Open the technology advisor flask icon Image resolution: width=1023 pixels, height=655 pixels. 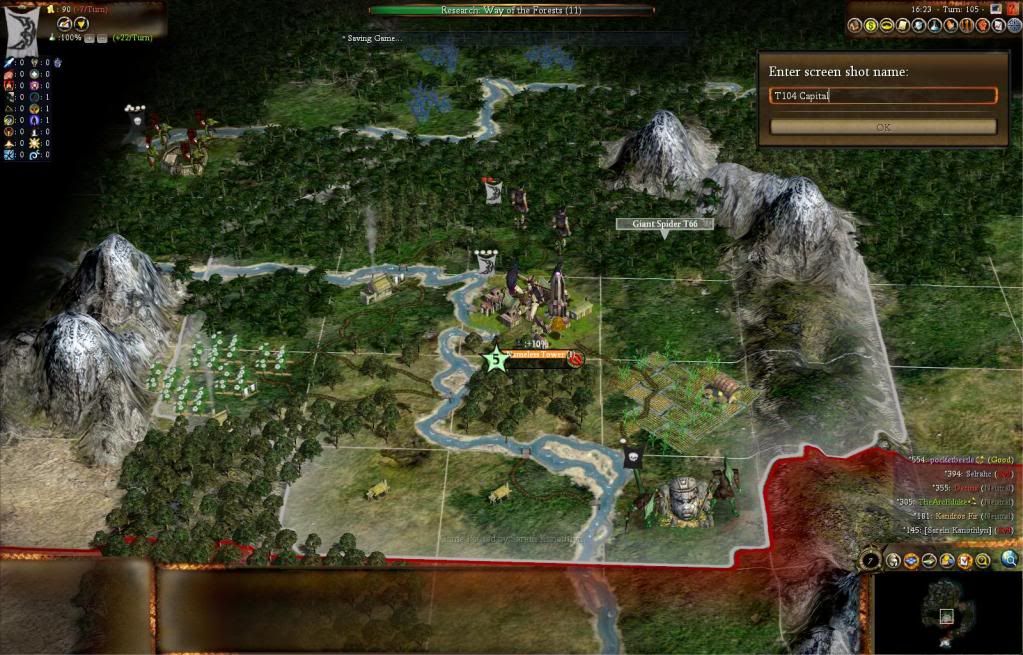coord(934,25)
